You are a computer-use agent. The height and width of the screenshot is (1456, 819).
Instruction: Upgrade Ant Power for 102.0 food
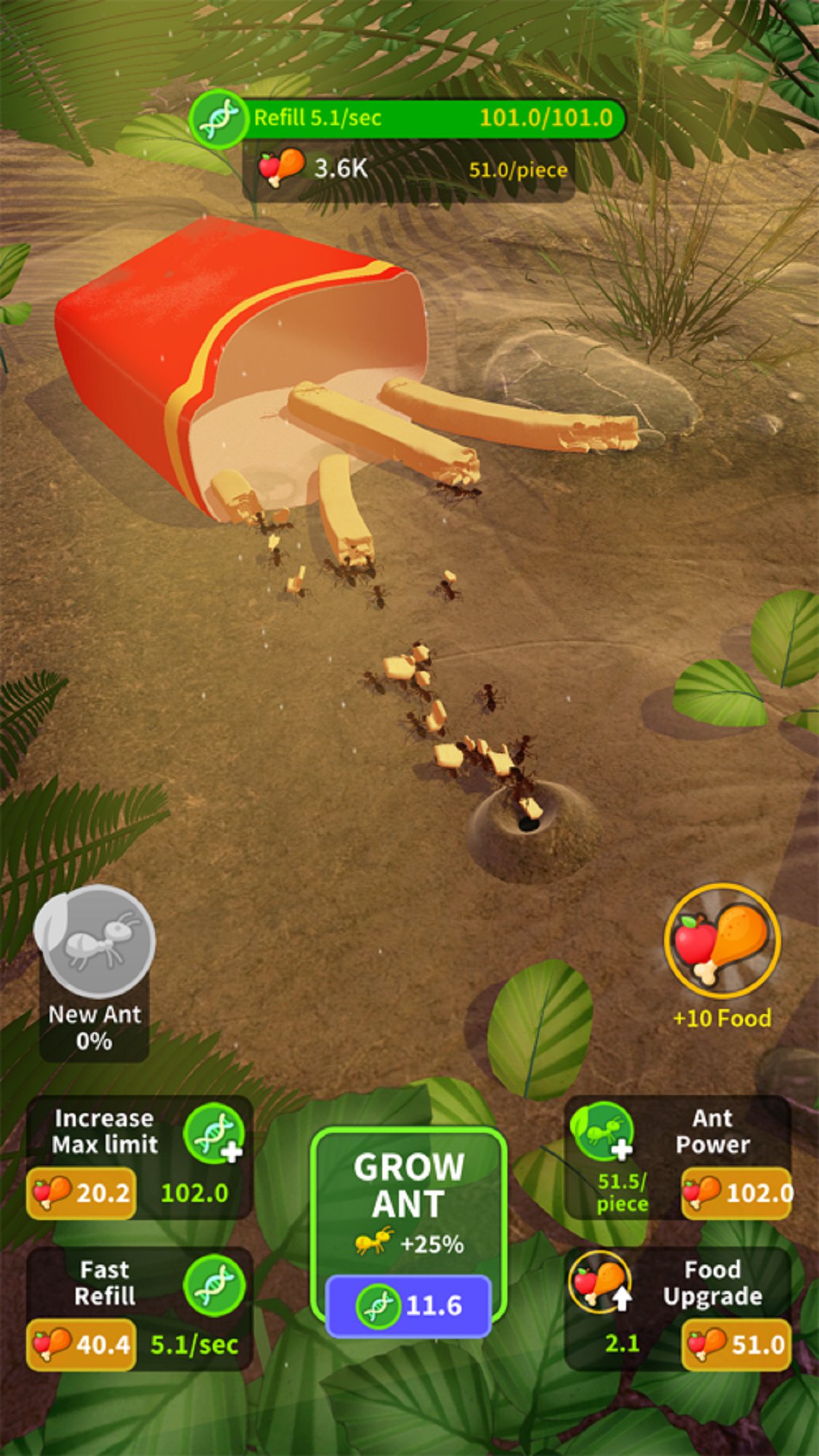coord(737,1192)
